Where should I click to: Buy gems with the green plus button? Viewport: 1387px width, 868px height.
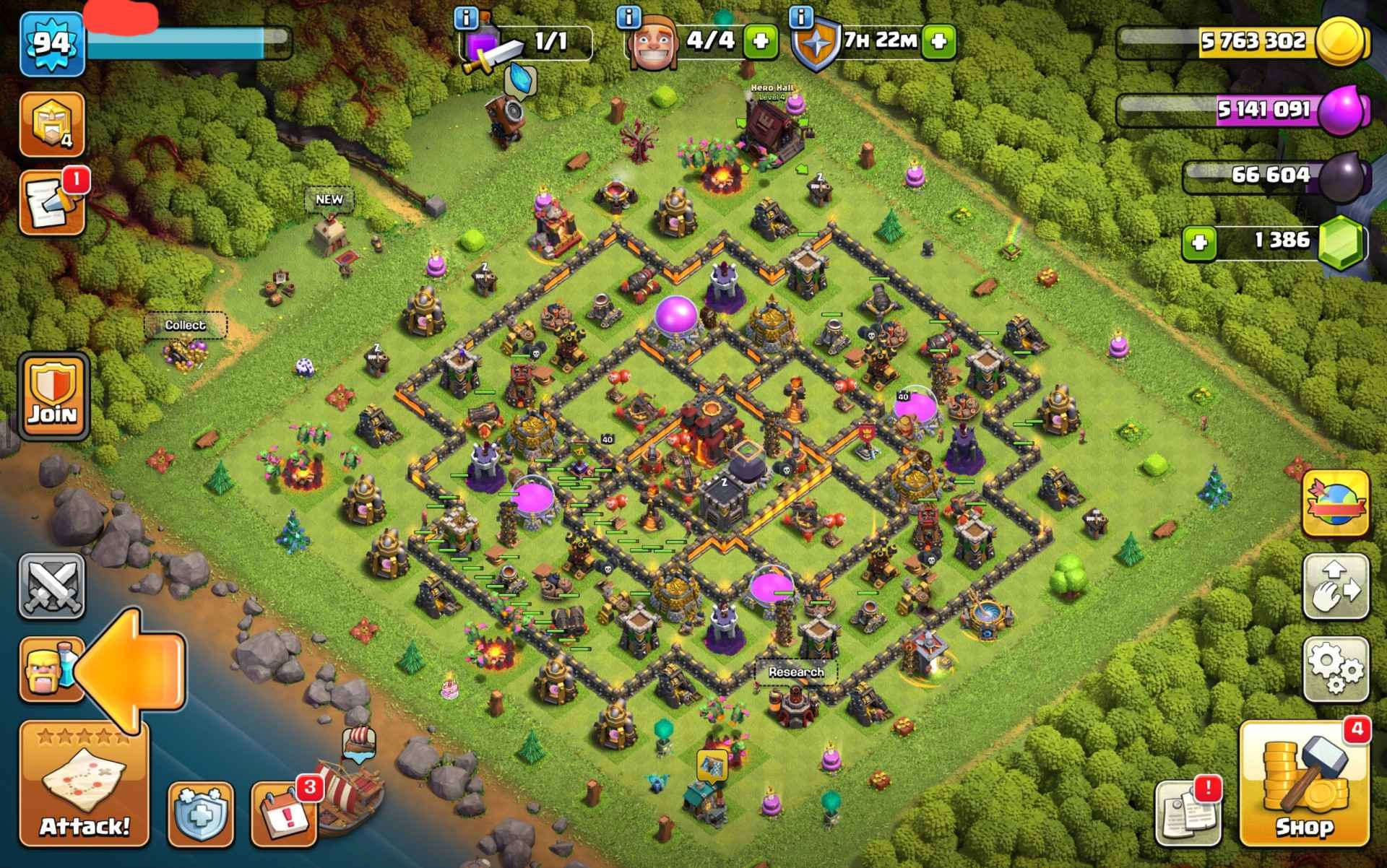[x=1200, y=243]
